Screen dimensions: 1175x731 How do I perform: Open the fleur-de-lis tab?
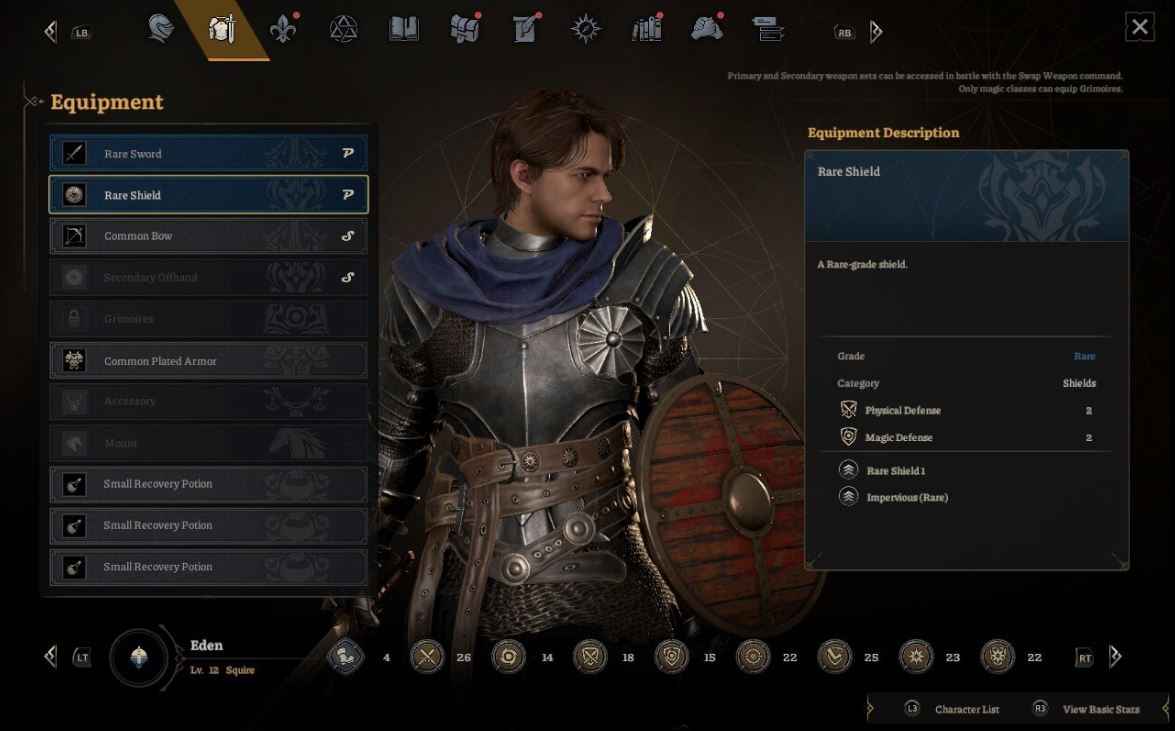point(284,29)
